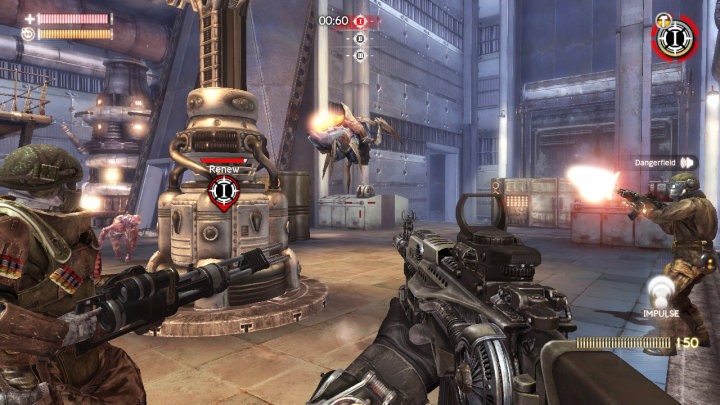The height and width of the screenshot is (405, 720).
Task: Select wave II in the objective tracker
Action: click(x=360, y=39)
